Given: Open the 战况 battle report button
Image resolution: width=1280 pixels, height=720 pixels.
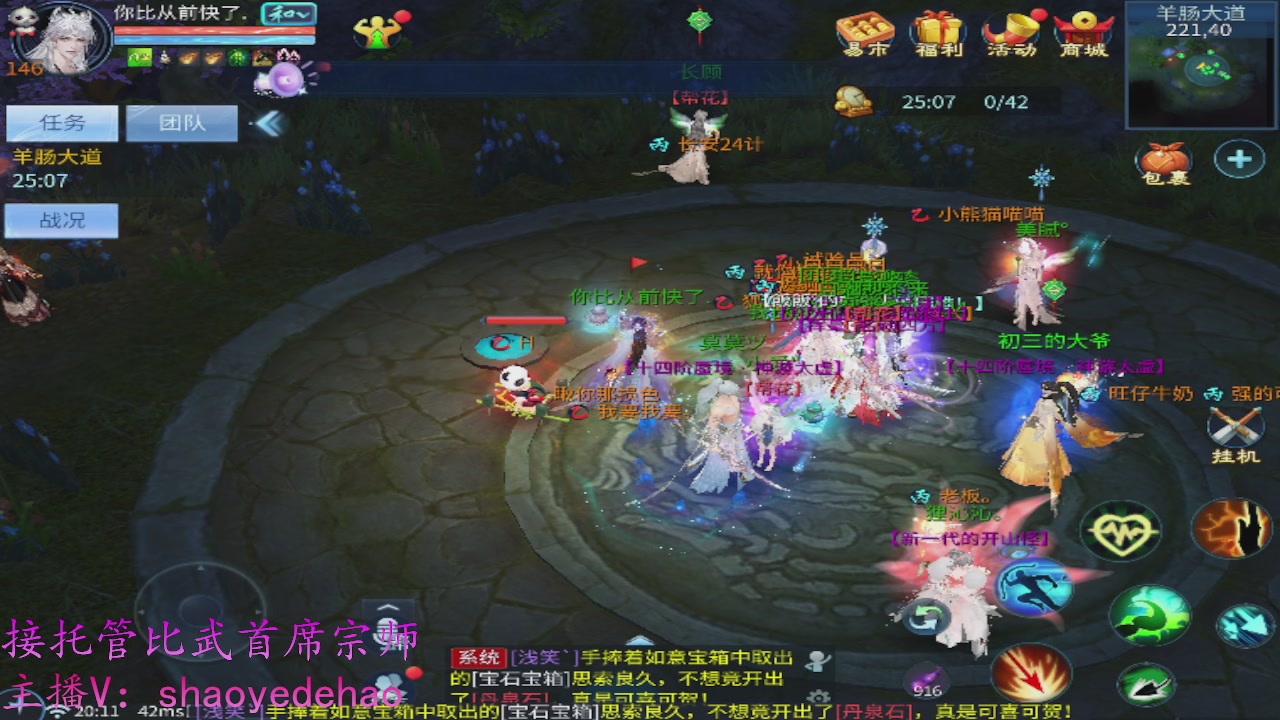Looking at the screenshot, I should (63, 220).
